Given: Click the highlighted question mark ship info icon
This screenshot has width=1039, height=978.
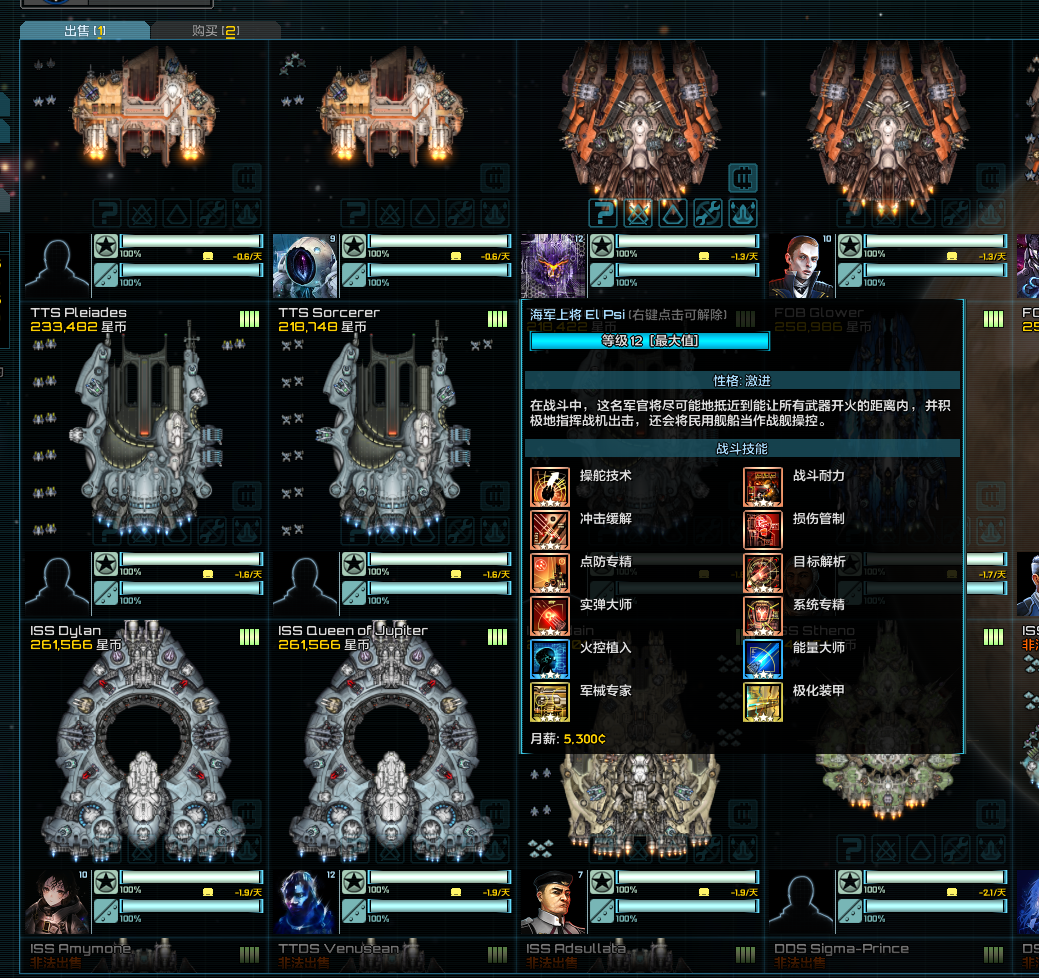Looking at the screenshot, I should tap(602, 213).
